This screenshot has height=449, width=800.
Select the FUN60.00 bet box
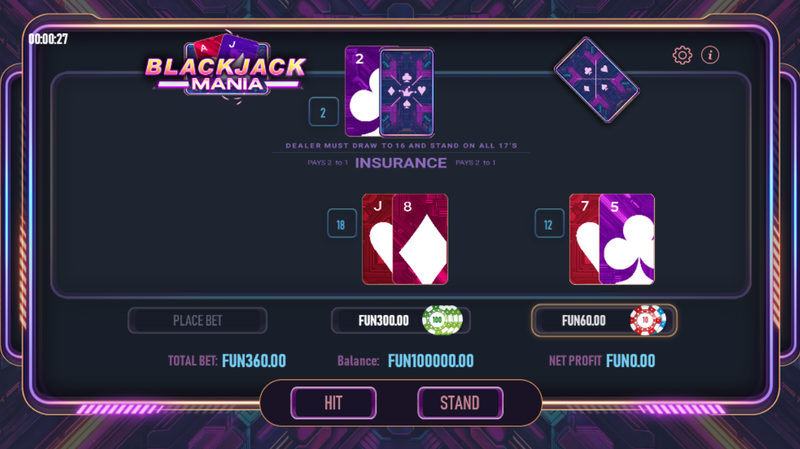(x=603, y=320)
